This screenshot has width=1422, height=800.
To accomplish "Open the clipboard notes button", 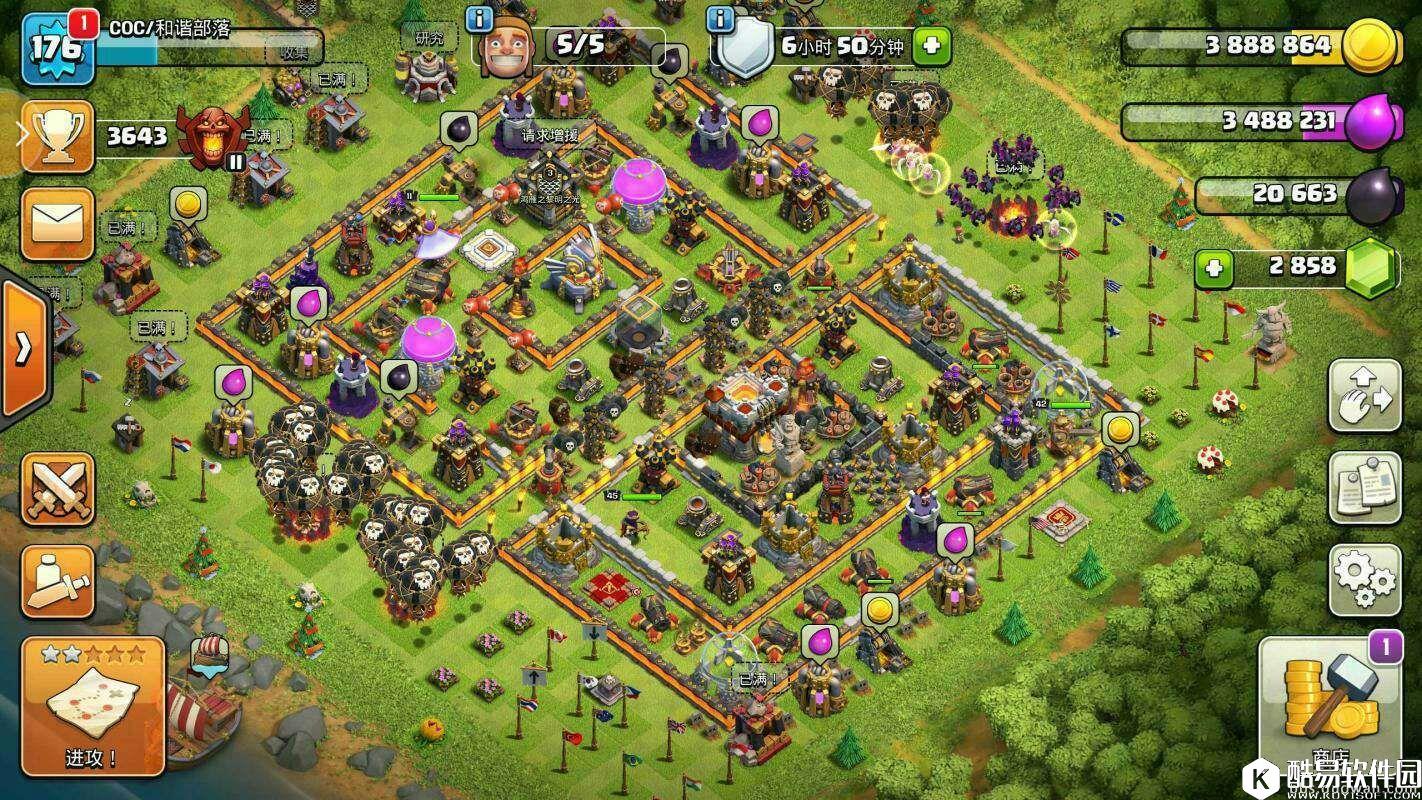I will pos(1364,487).
